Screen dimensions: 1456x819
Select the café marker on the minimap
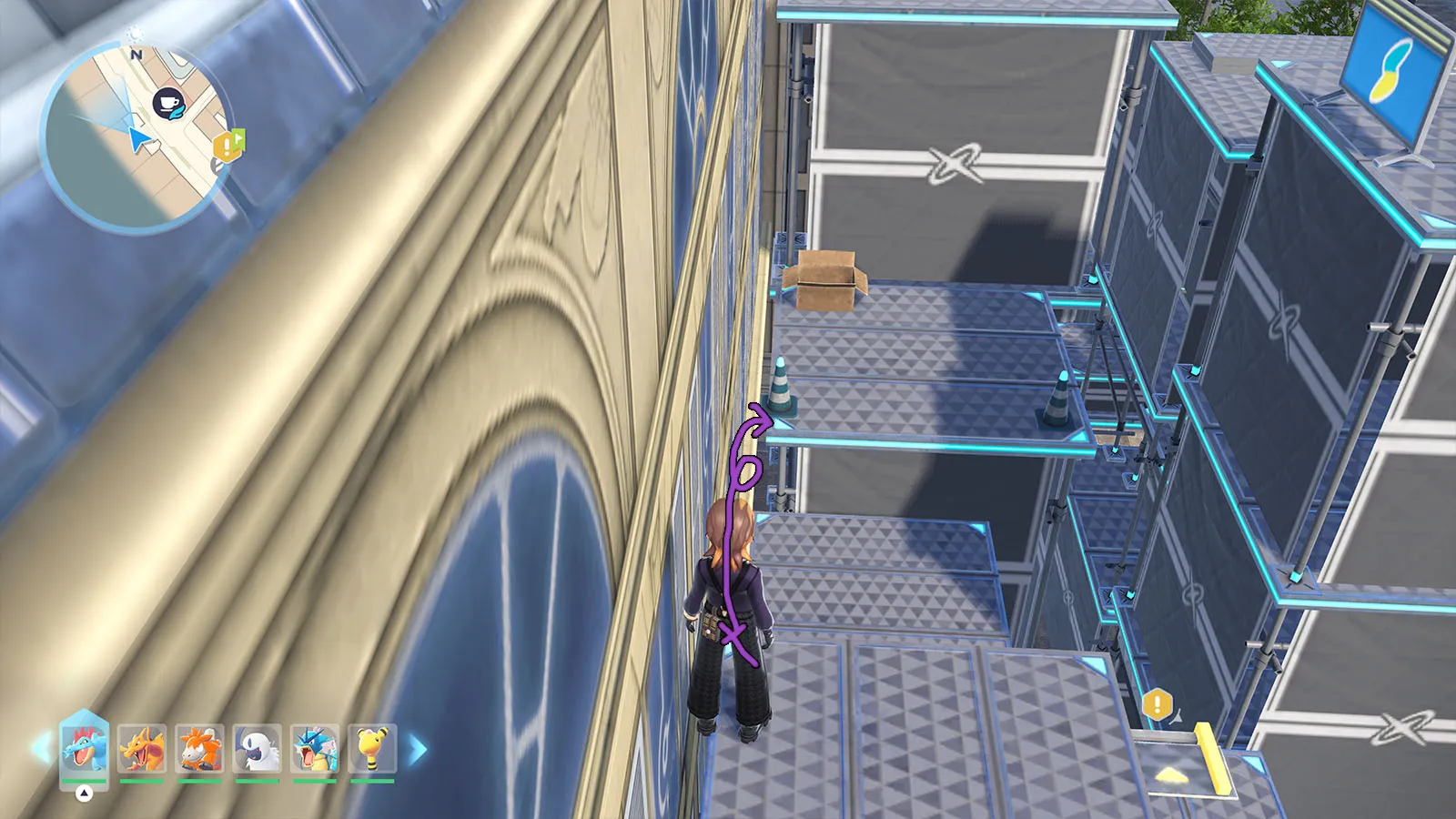click(167, 103)
